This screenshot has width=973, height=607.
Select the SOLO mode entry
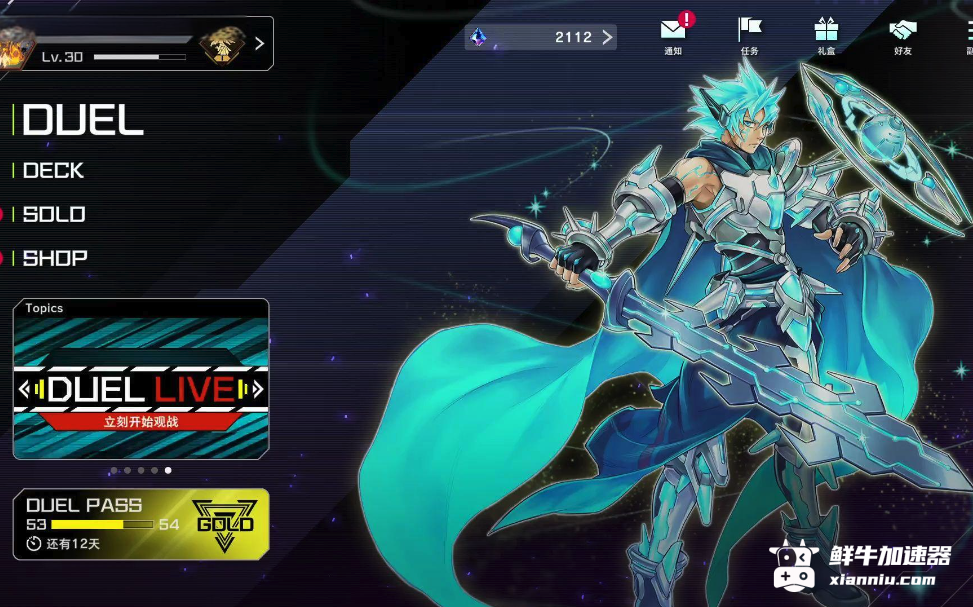point(54,214)
